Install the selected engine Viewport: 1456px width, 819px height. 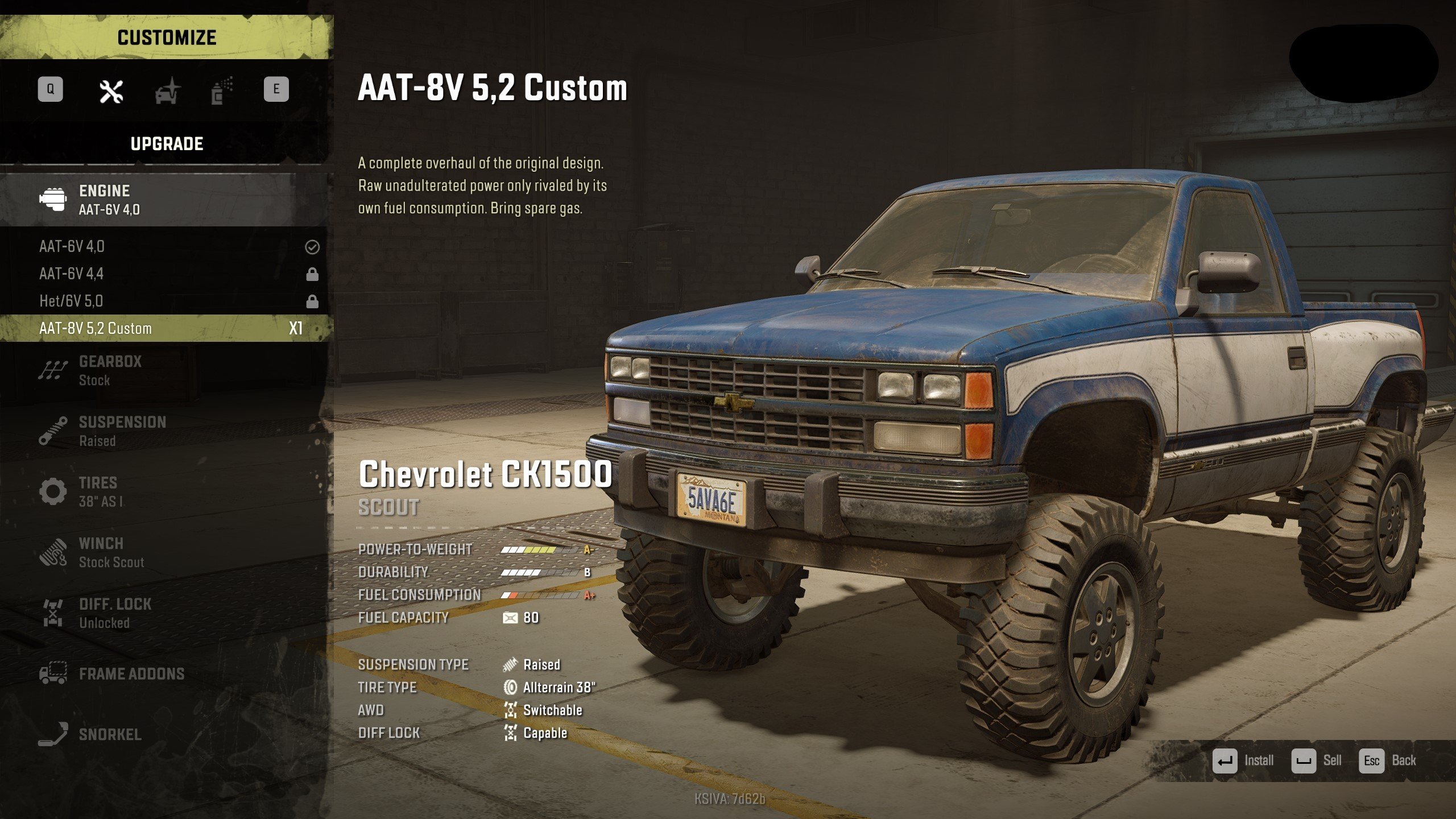click(1243, 761)
